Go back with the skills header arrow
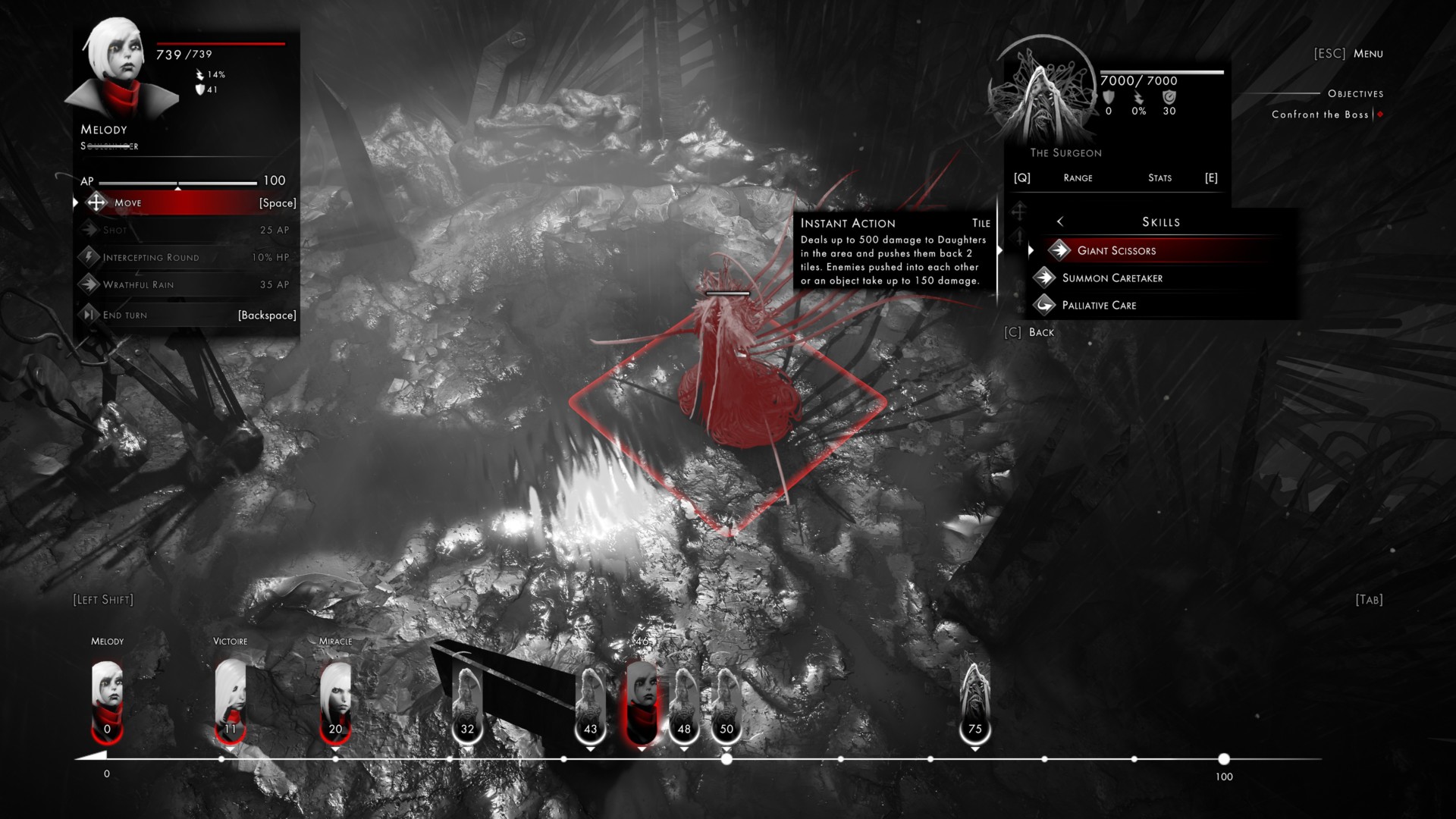The height and width of the screenshot is (819, 1456). click(x=1060, y=221)
